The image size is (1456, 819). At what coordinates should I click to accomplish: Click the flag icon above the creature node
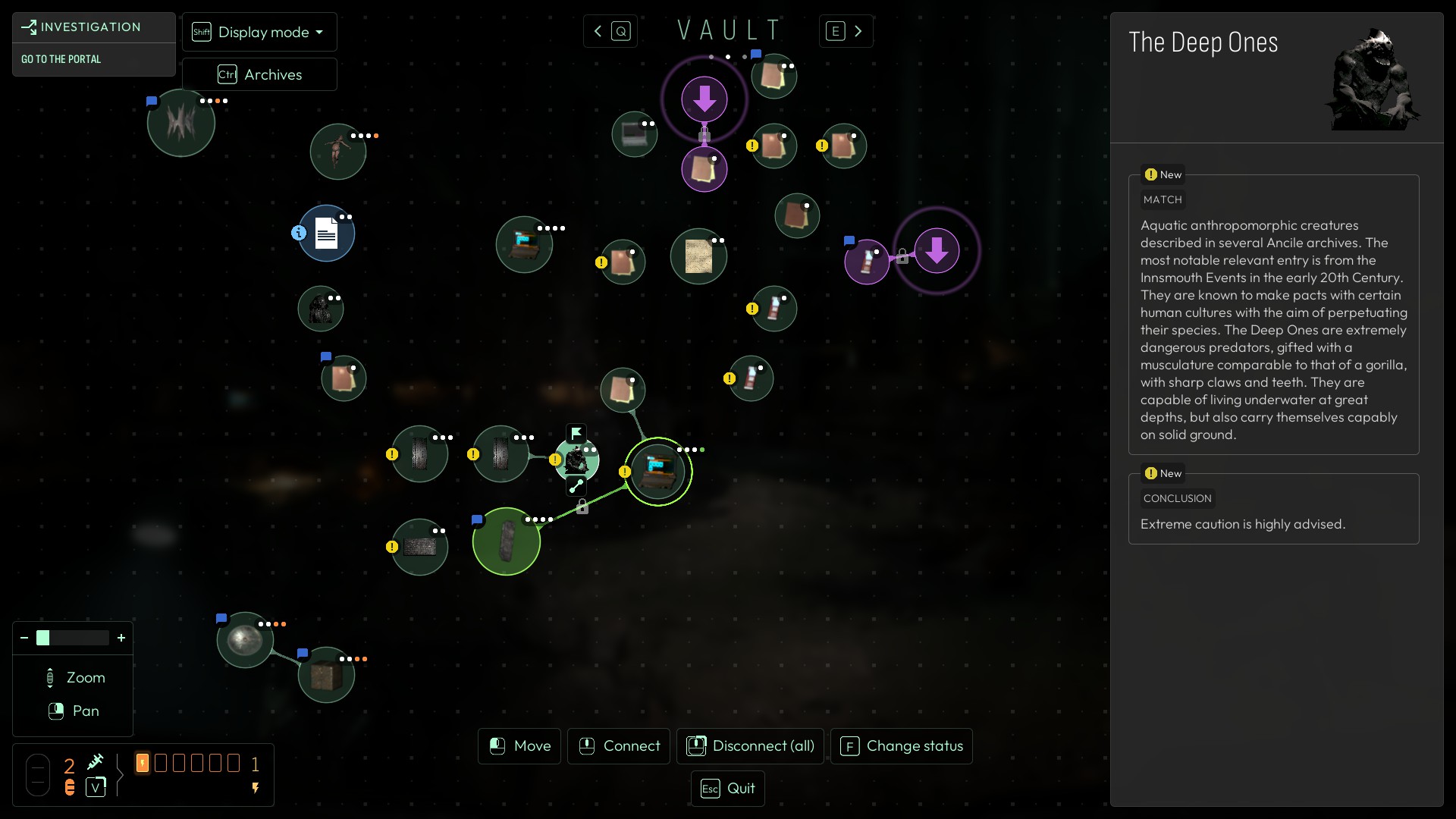pyautogui.click(x=576, y=433)
